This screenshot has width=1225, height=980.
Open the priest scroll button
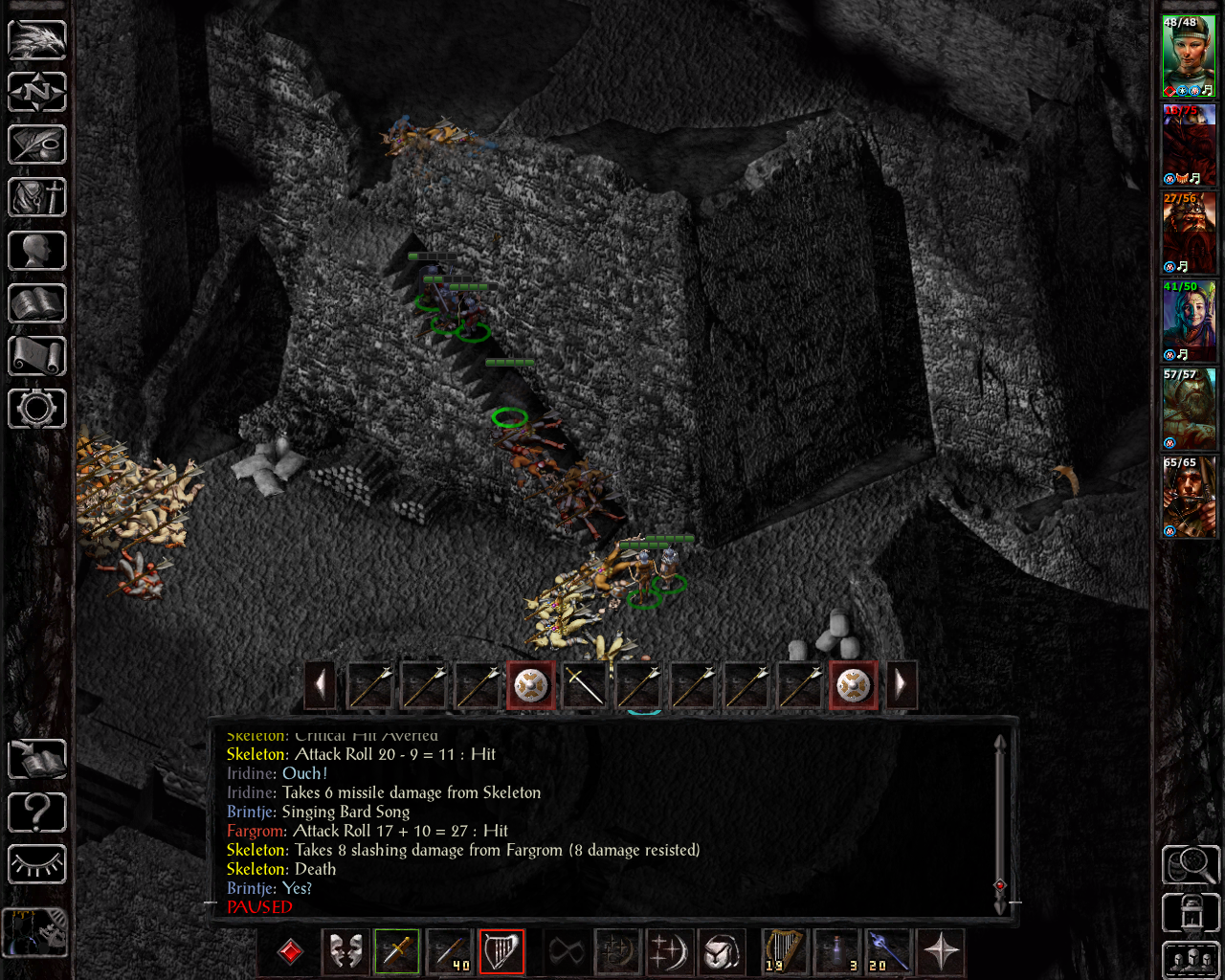tap(37, 356)
